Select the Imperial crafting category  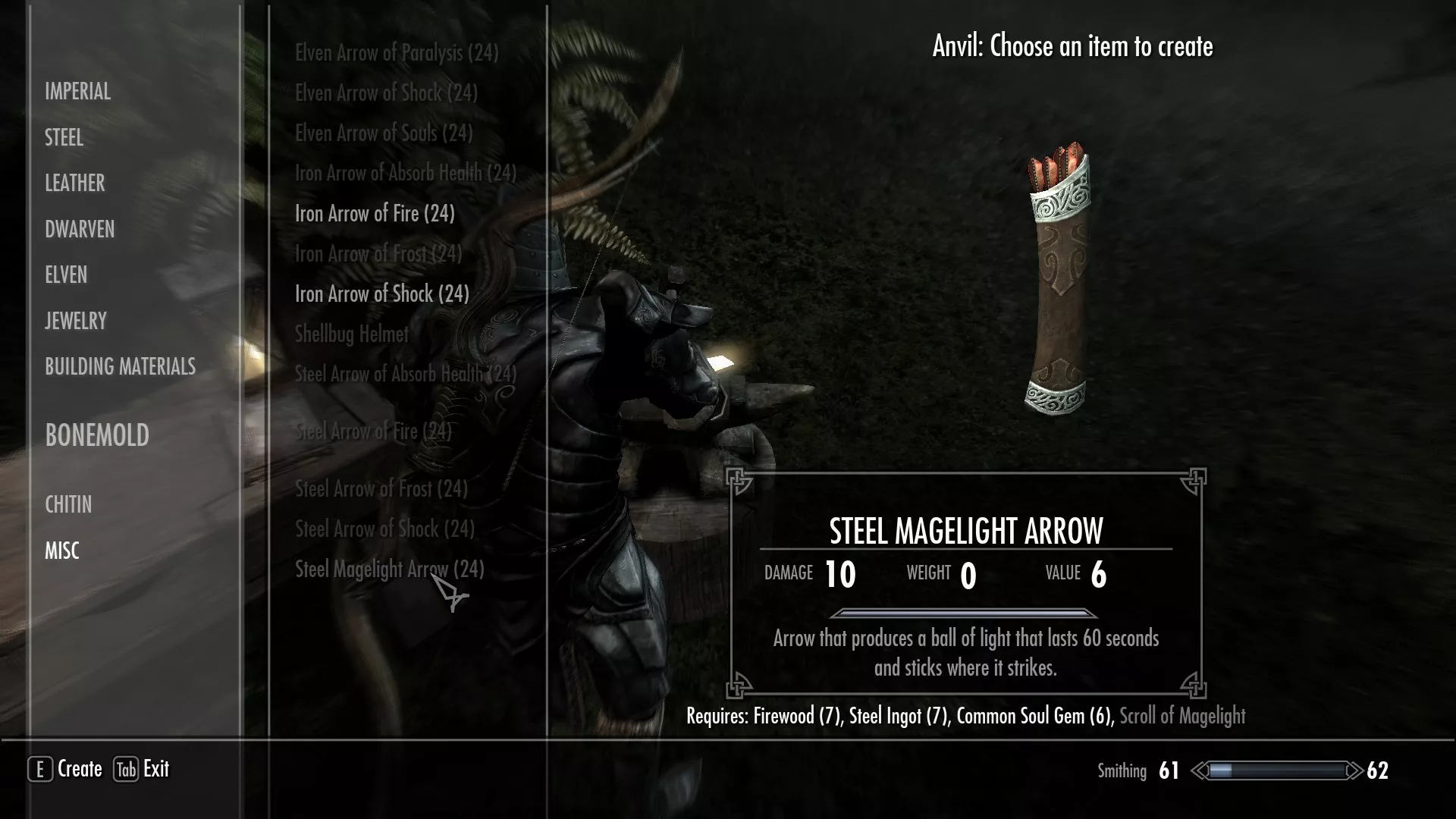point(77,92)
